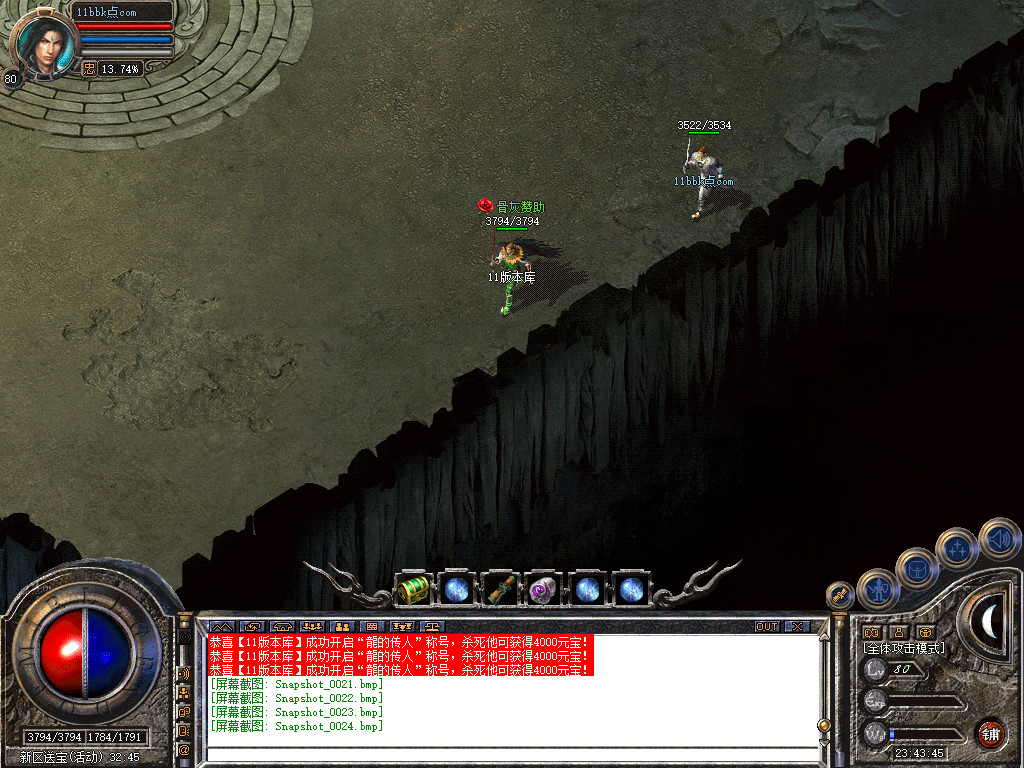Click the mountain icon on chat toolbar
Image resolution: width=1024 pixels, height=768 pixels.
pos(220,627)
